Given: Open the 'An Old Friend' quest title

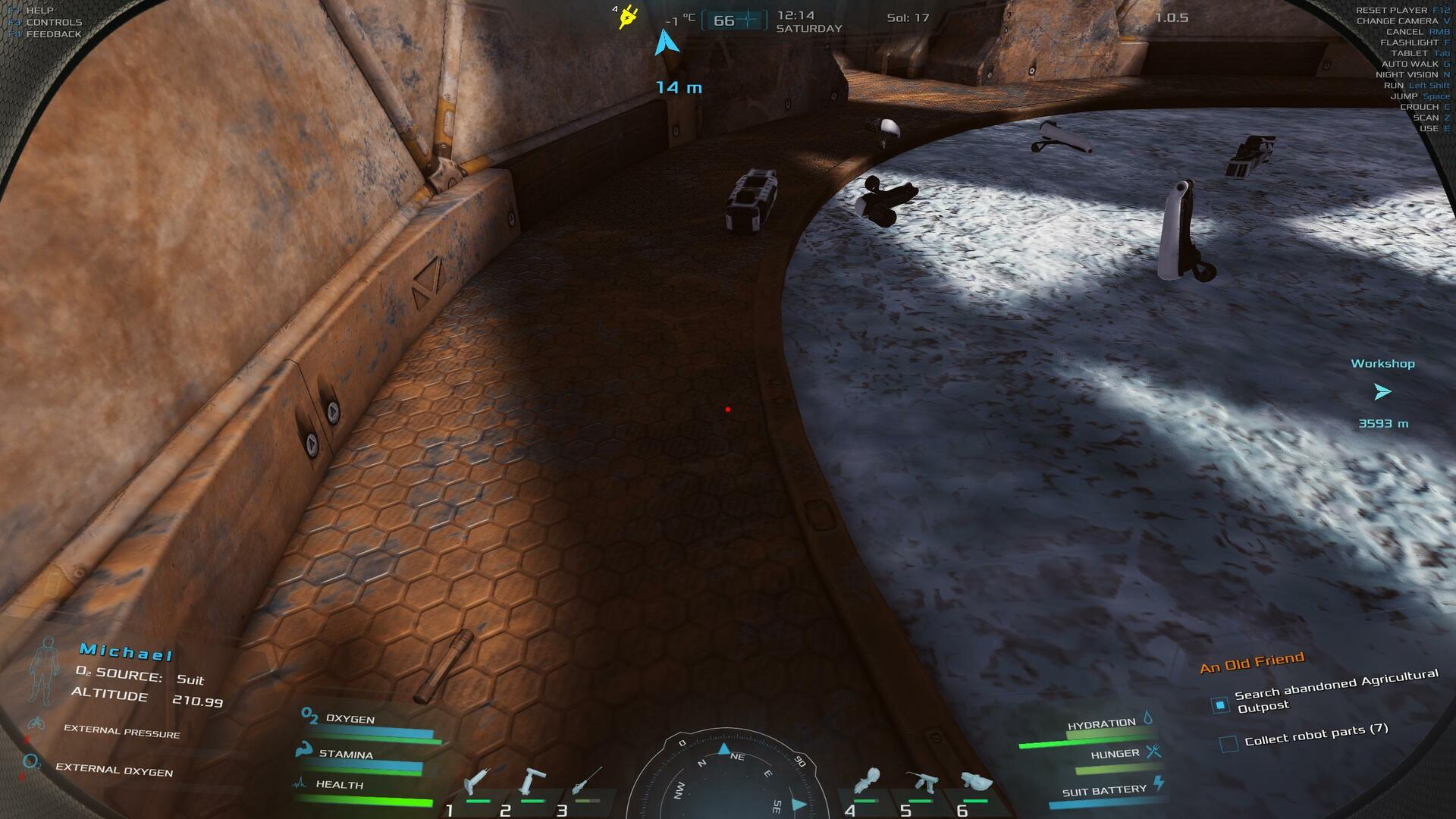Looking at the screenshot, I should [x=1251, y=662].
